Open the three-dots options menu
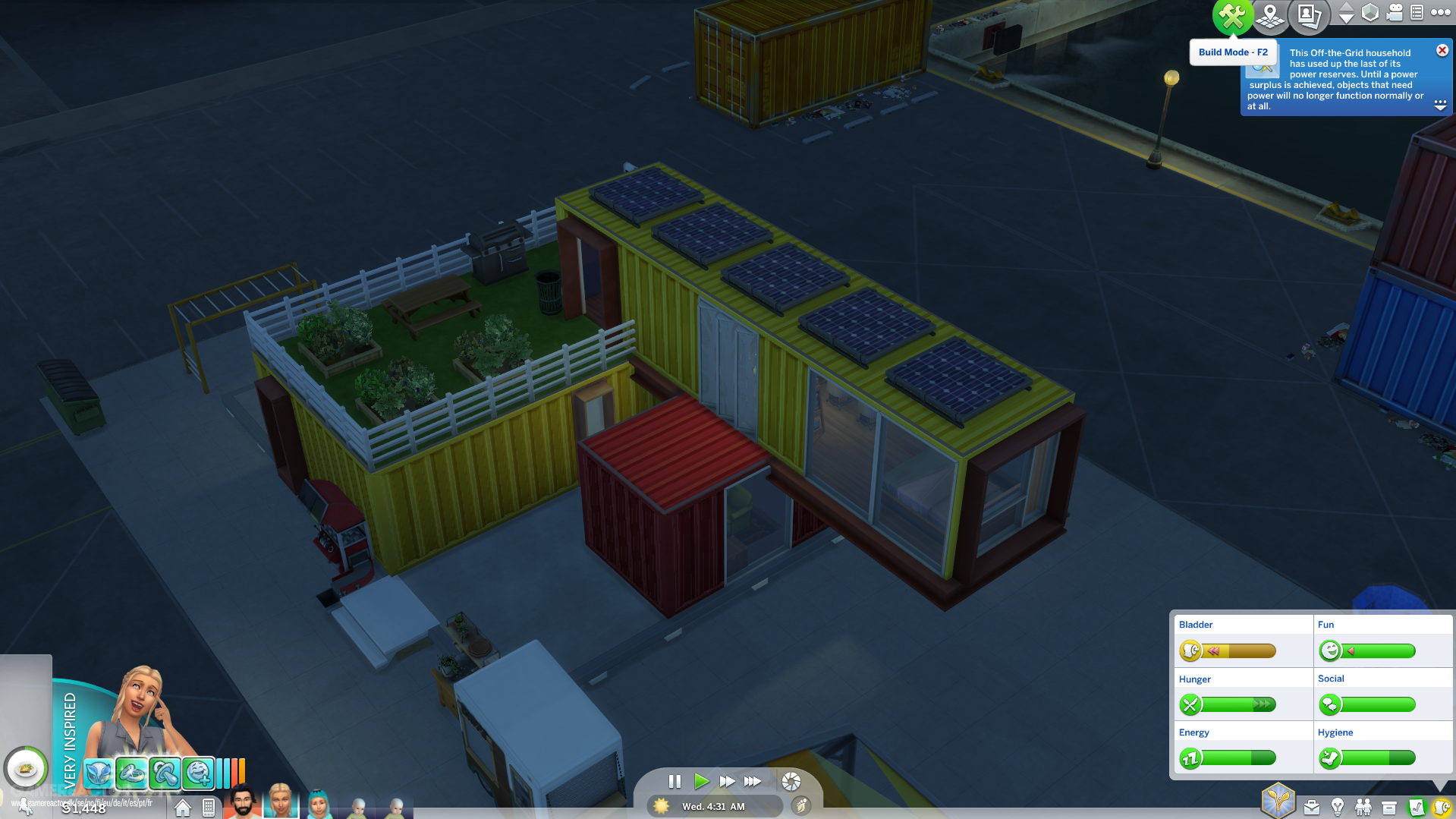 click(x=1439, y=12)
